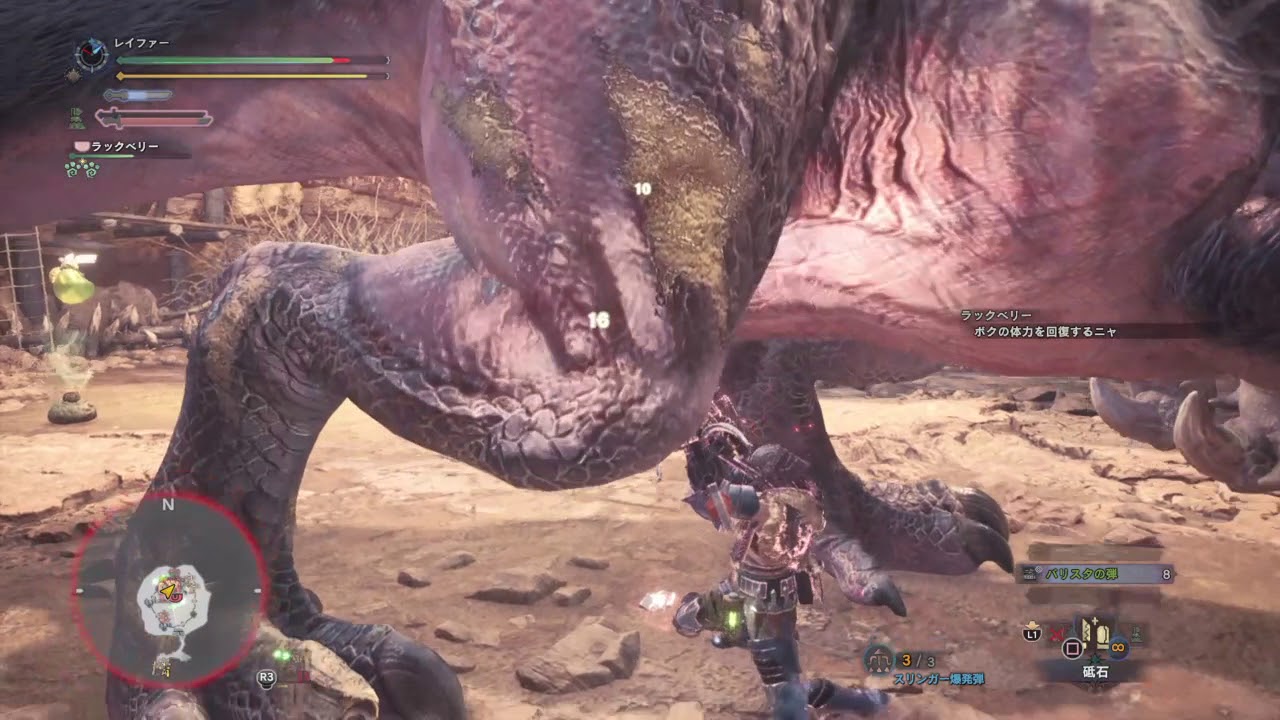
Task: Click the slinger ammo icon
Action: [x=879, y=659]
